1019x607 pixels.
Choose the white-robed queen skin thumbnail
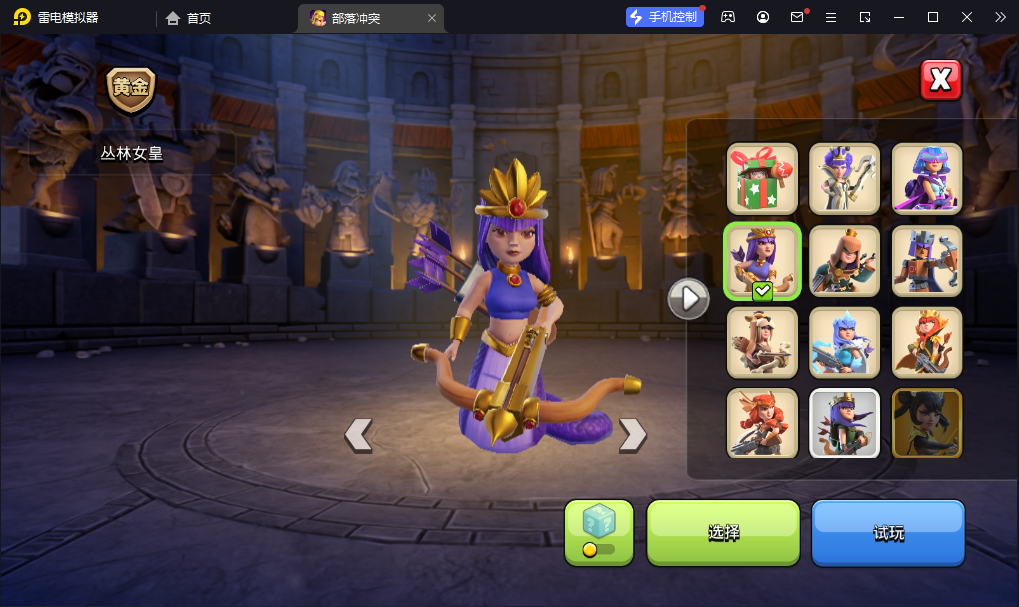[844, 179]
